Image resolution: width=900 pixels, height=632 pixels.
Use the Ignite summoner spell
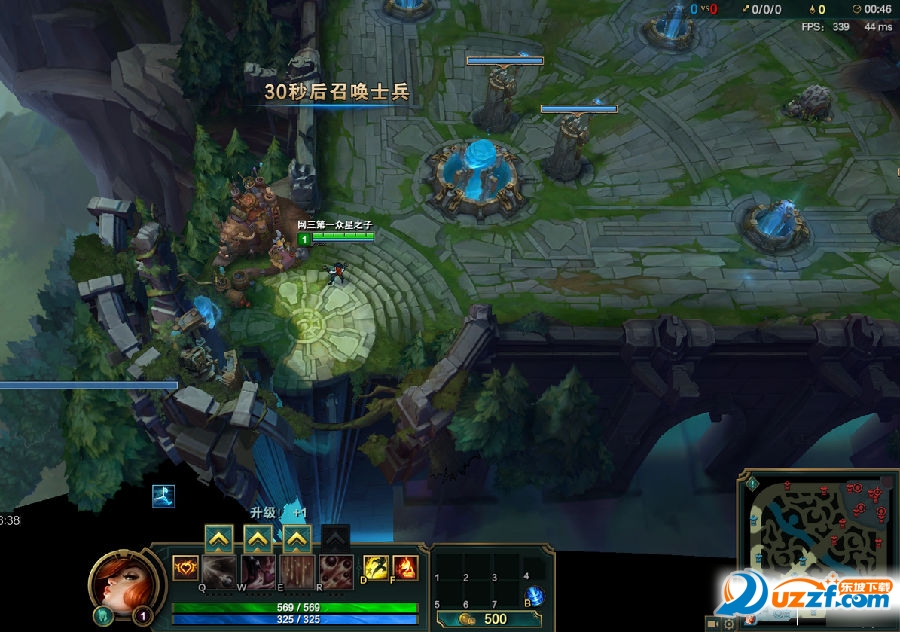pos(404,569)
